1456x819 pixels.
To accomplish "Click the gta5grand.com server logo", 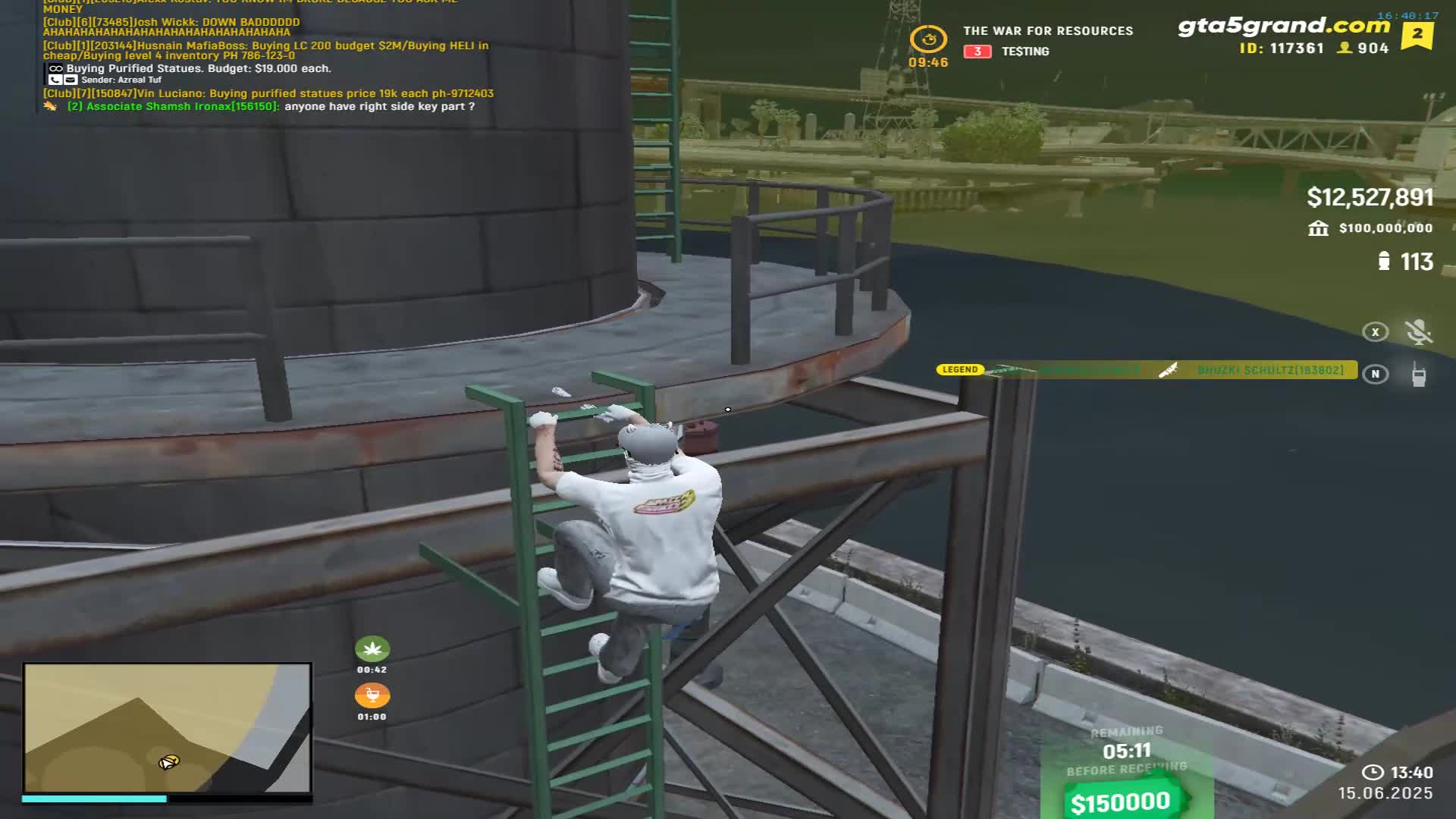I will [x=1283, y=27].
